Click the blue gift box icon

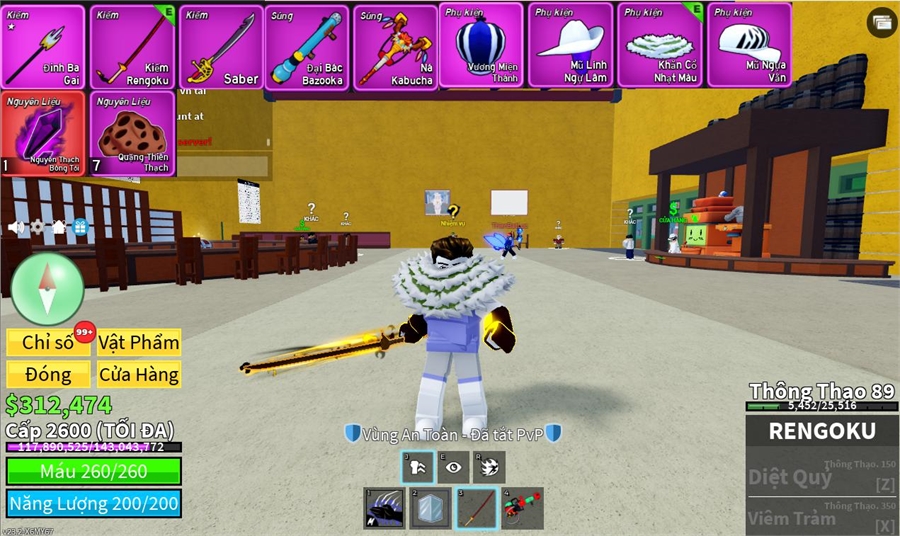(x=80, y=227)
